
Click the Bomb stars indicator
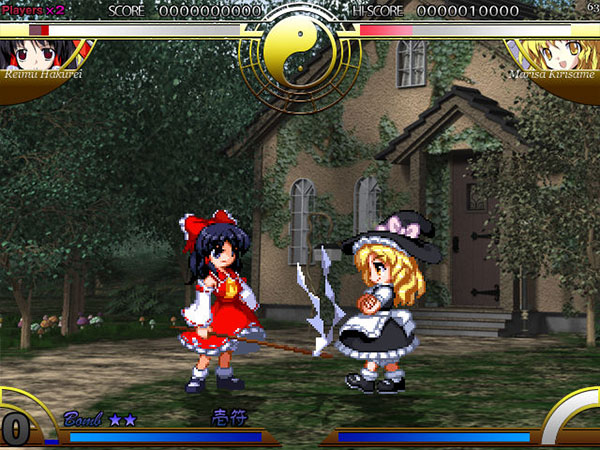point(124,418)
